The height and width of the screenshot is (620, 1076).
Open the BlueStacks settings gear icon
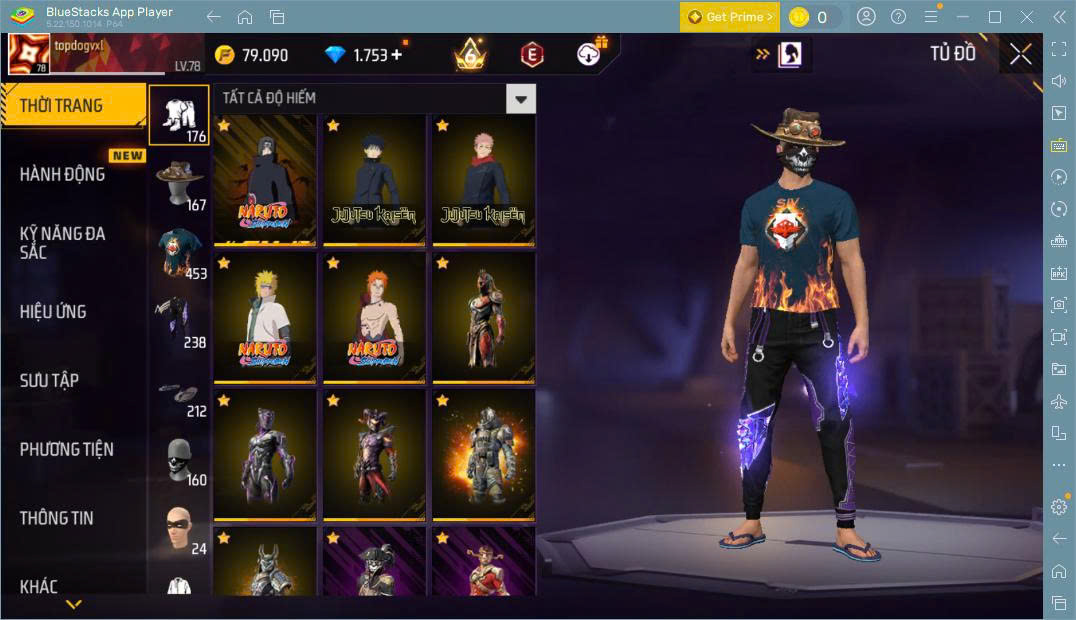coord(1059,507)
